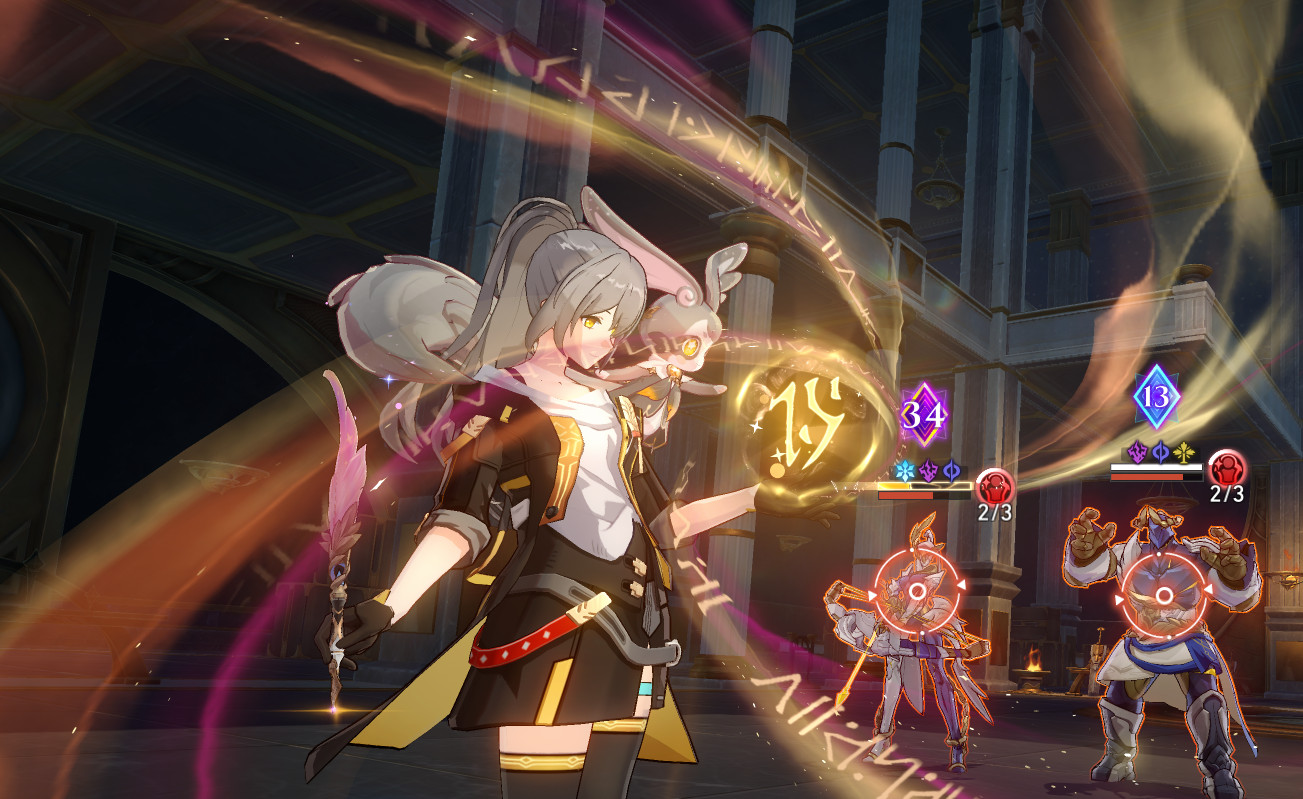Viewport: 1303px width, 799px height.
Task: Click the red enemy wave icon beside right enemy
Action: click(x=1224, y=471)
